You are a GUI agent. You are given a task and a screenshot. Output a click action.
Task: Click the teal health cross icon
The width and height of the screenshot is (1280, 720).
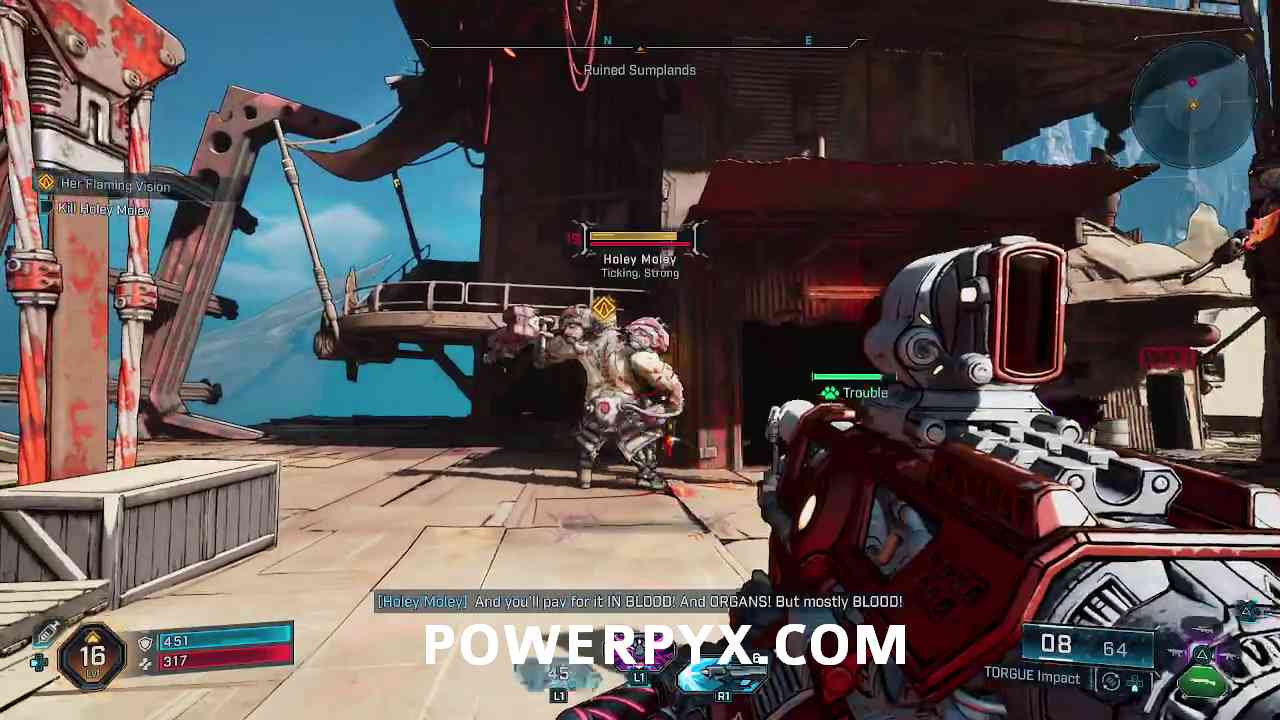pos(38,662)
